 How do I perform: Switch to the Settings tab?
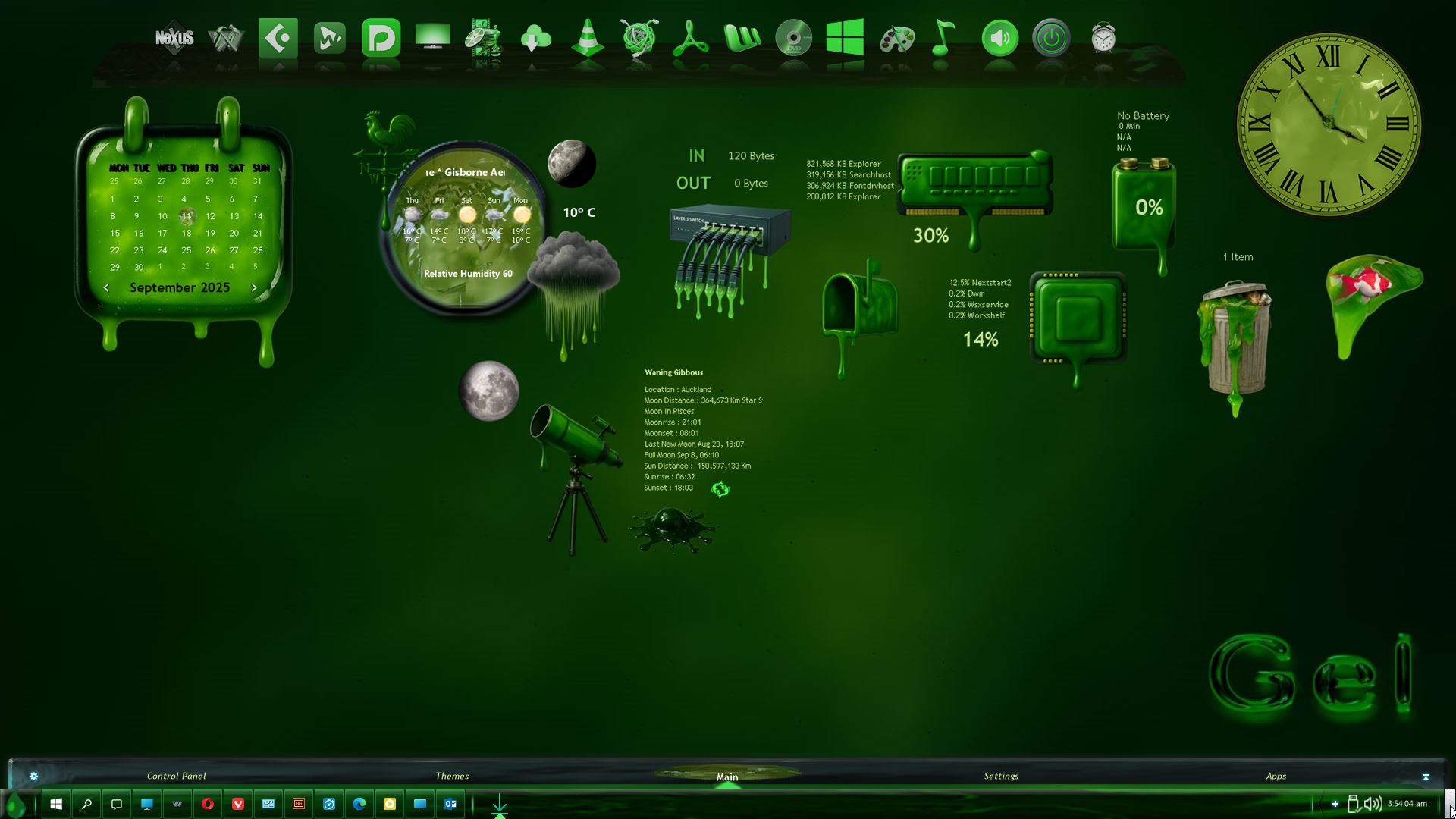tap(1001, 776)
